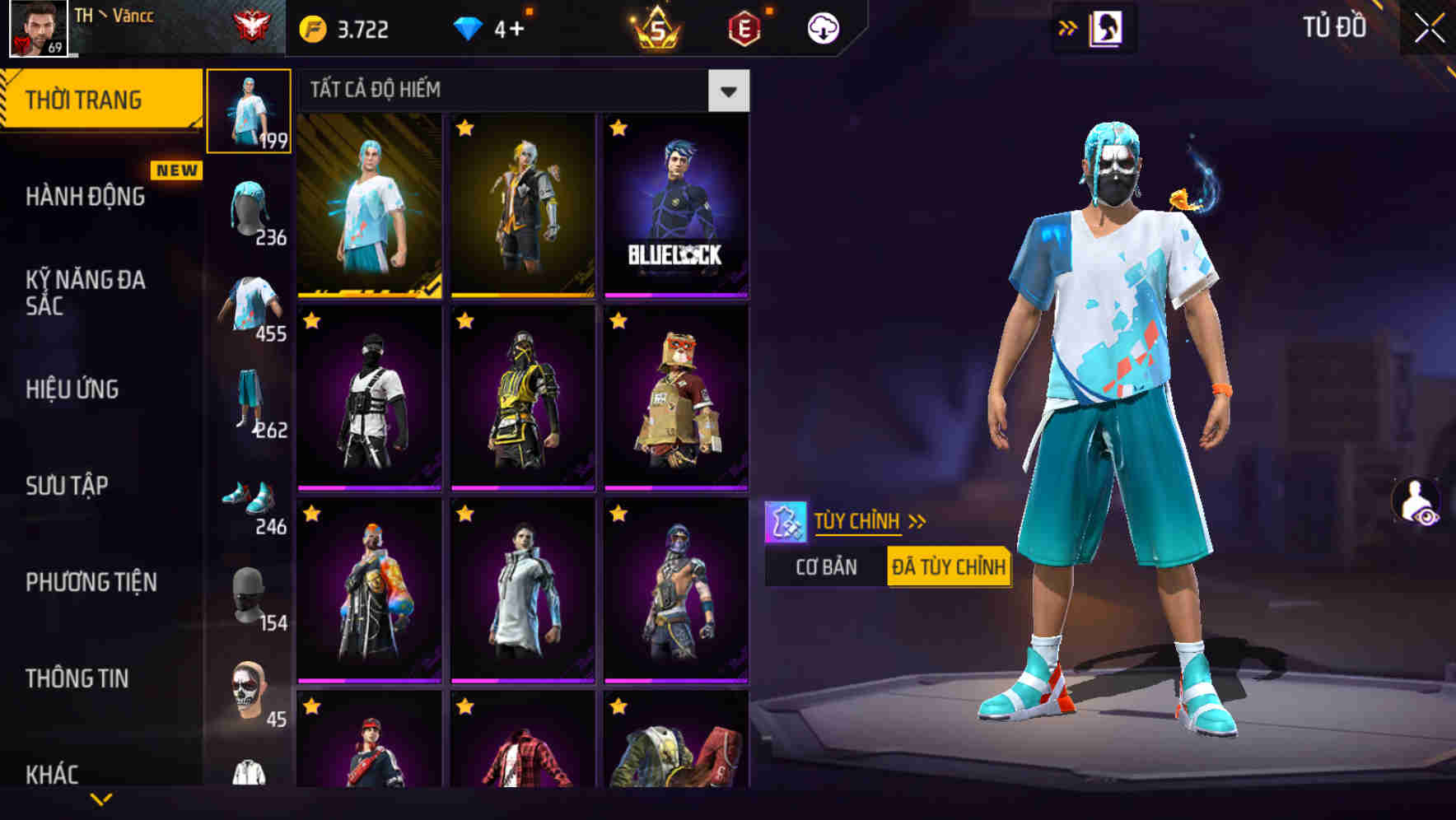Viewport: 1456px width, 820px height.
Task: Toggle ĐÃ TÙY CHỈNH customization mode
Action: pos(947,566)
